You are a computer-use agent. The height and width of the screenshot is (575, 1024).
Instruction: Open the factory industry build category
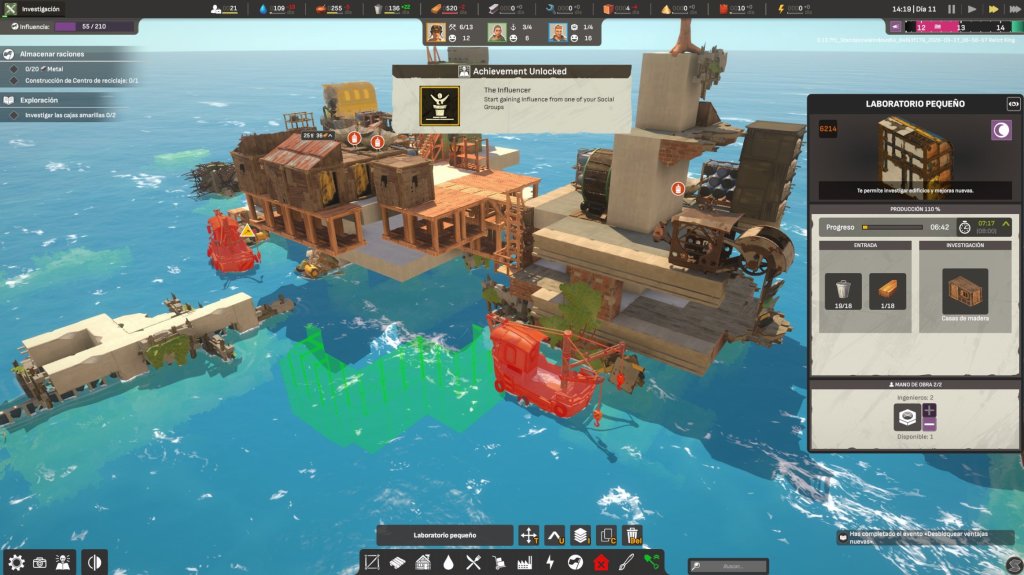tap(524, 563)
